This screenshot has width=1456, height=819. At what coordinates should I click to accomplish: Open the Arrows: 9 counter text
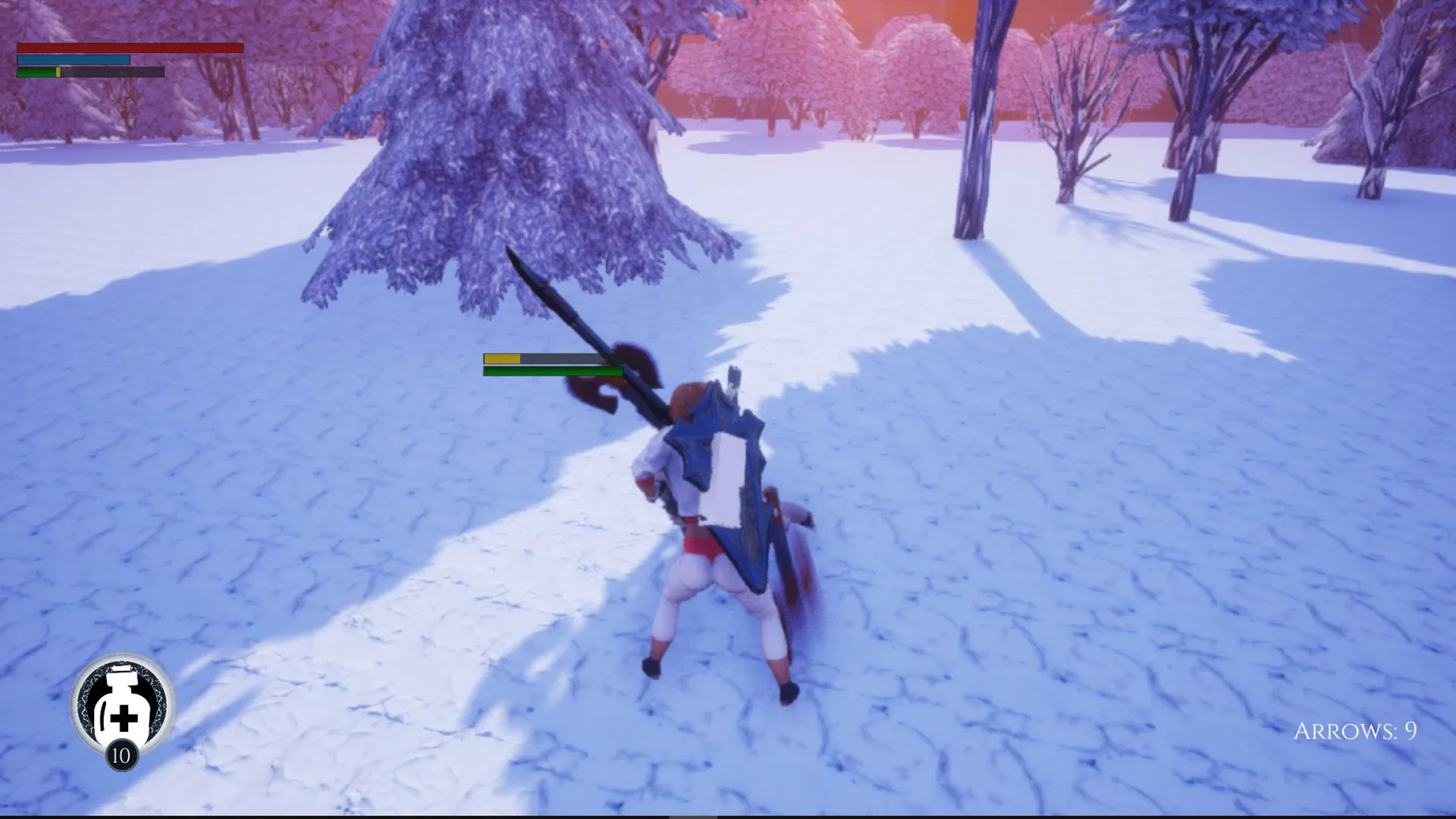click(1355, 732)
